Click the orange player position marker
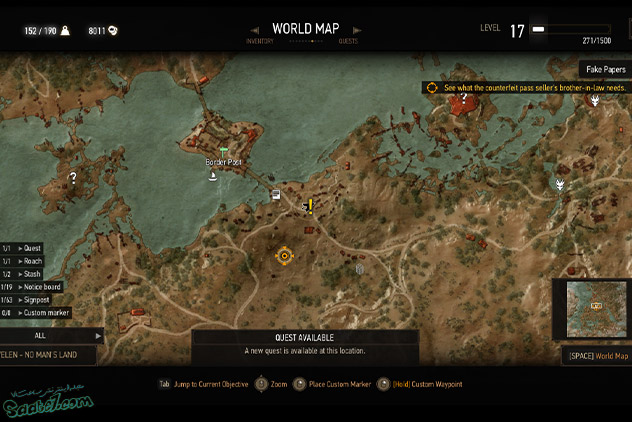 tap(284, 256)
